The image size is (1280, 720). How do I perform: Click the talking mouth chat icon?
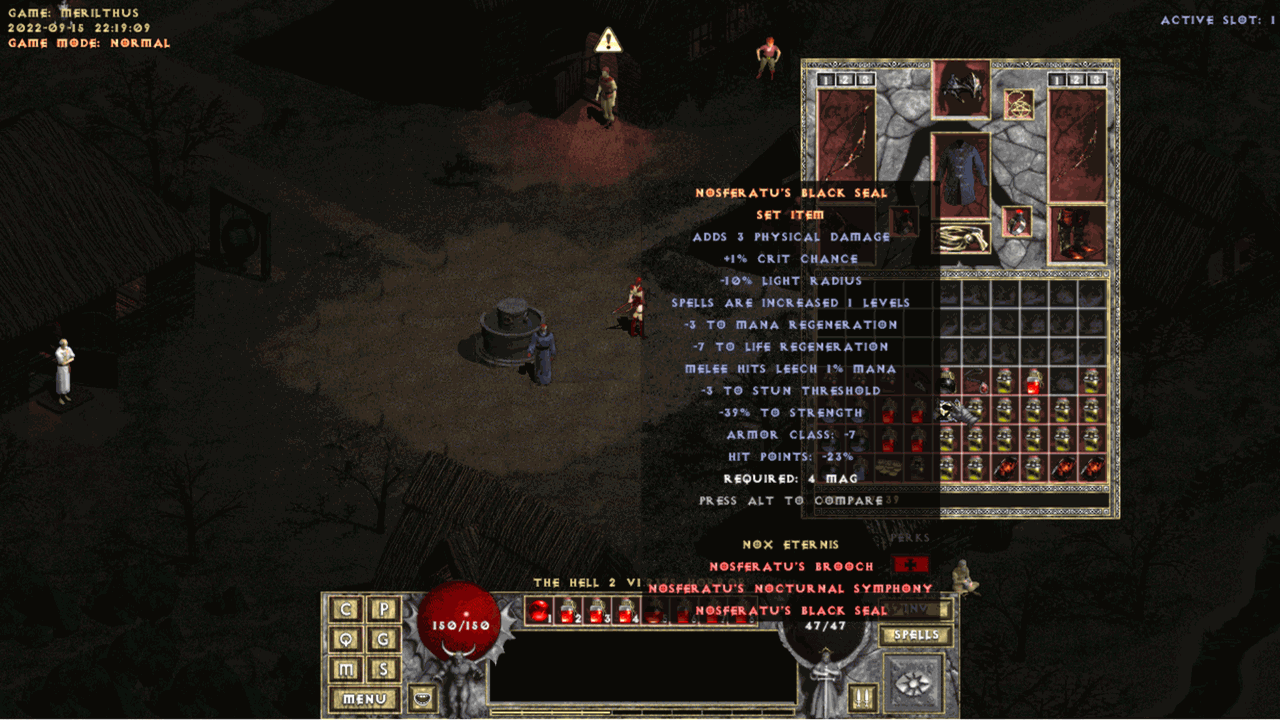[423, 697]
